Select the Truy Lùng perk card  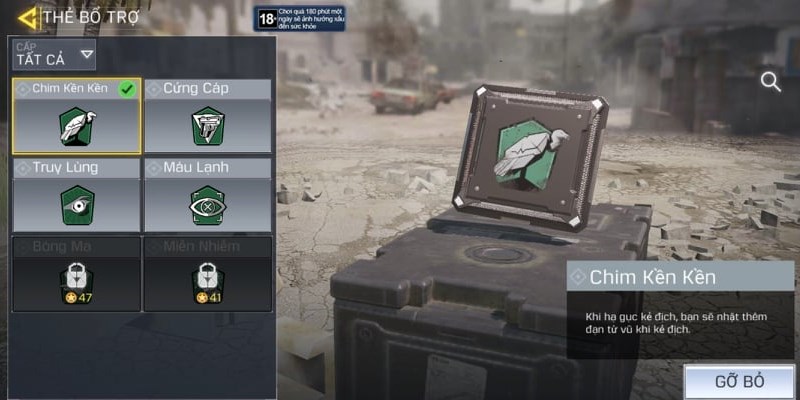pyautogui.click(x=77, y=195)
